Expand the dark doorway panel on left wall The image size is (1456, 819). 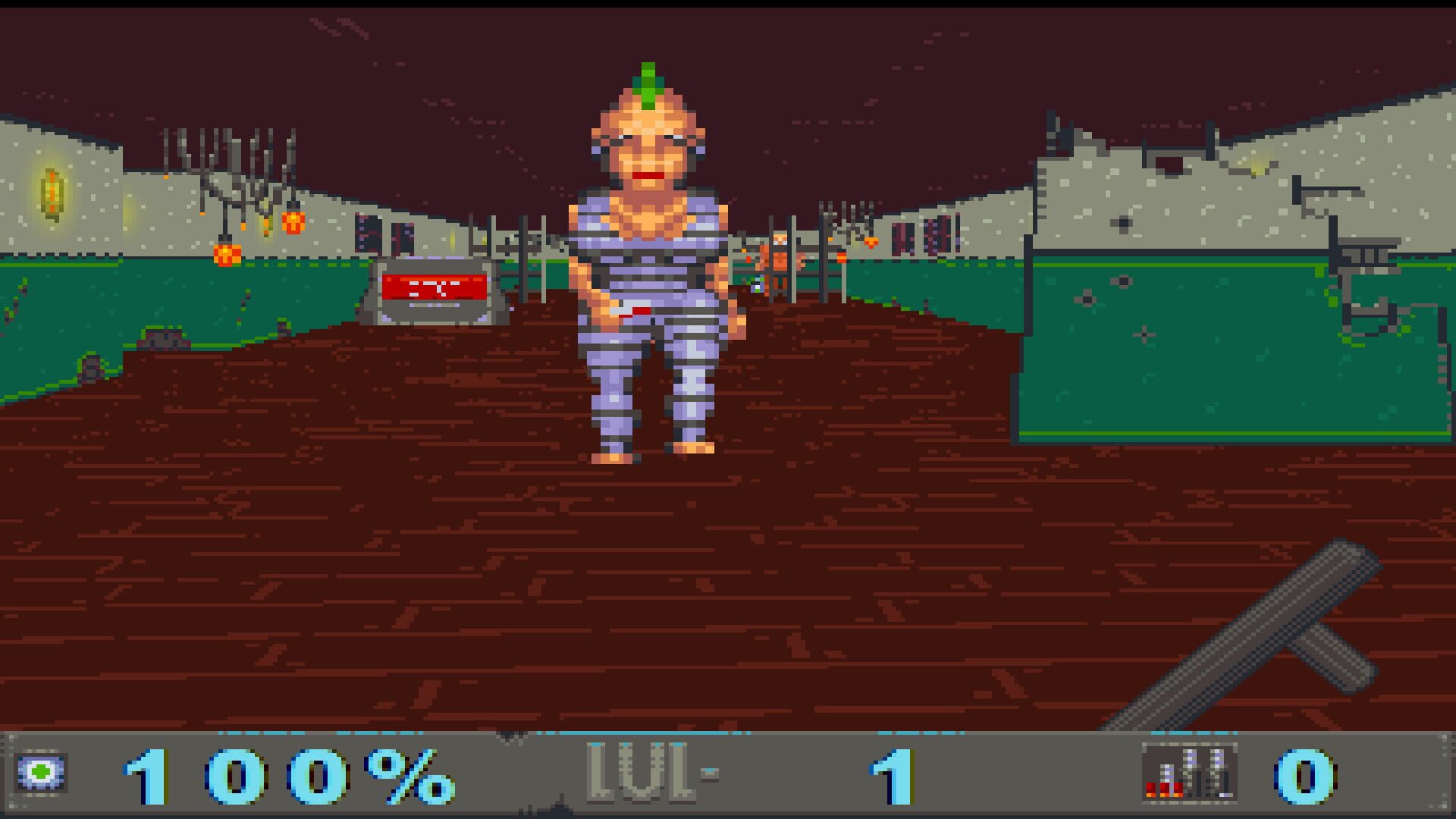pos(369,233)
